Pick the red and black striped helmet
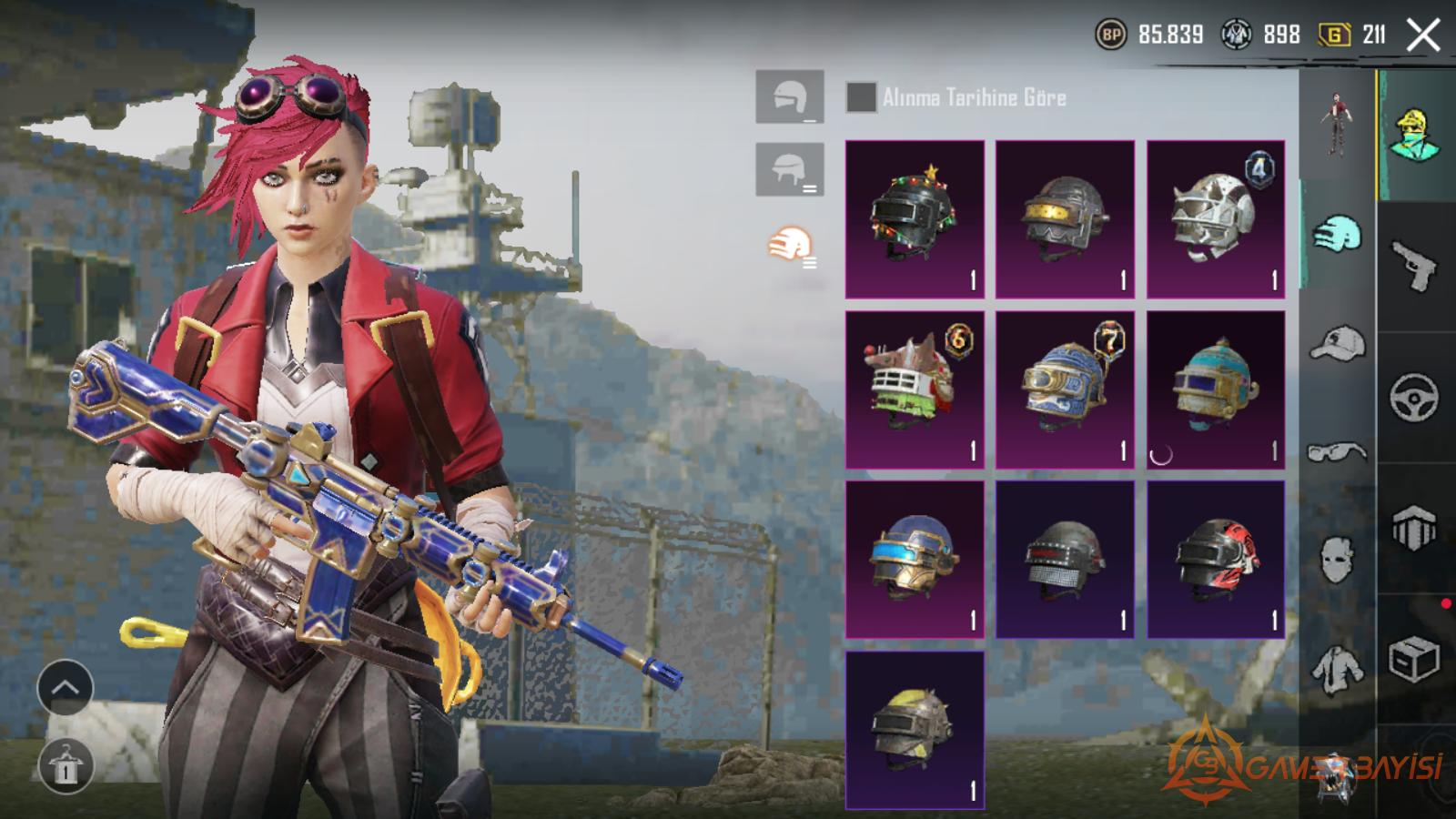 click(1216, 560)
